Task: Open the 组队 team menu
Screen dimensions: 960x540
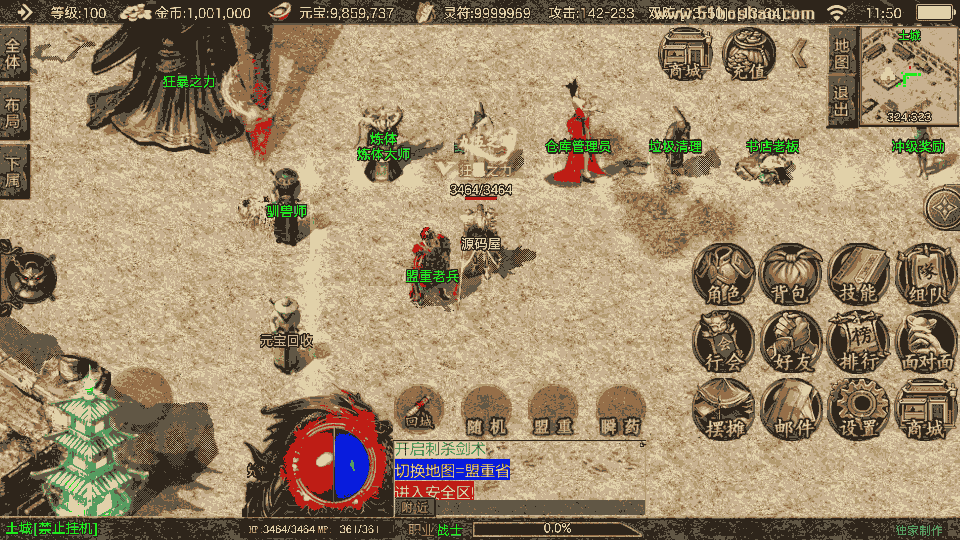Action: click(925, 274)
